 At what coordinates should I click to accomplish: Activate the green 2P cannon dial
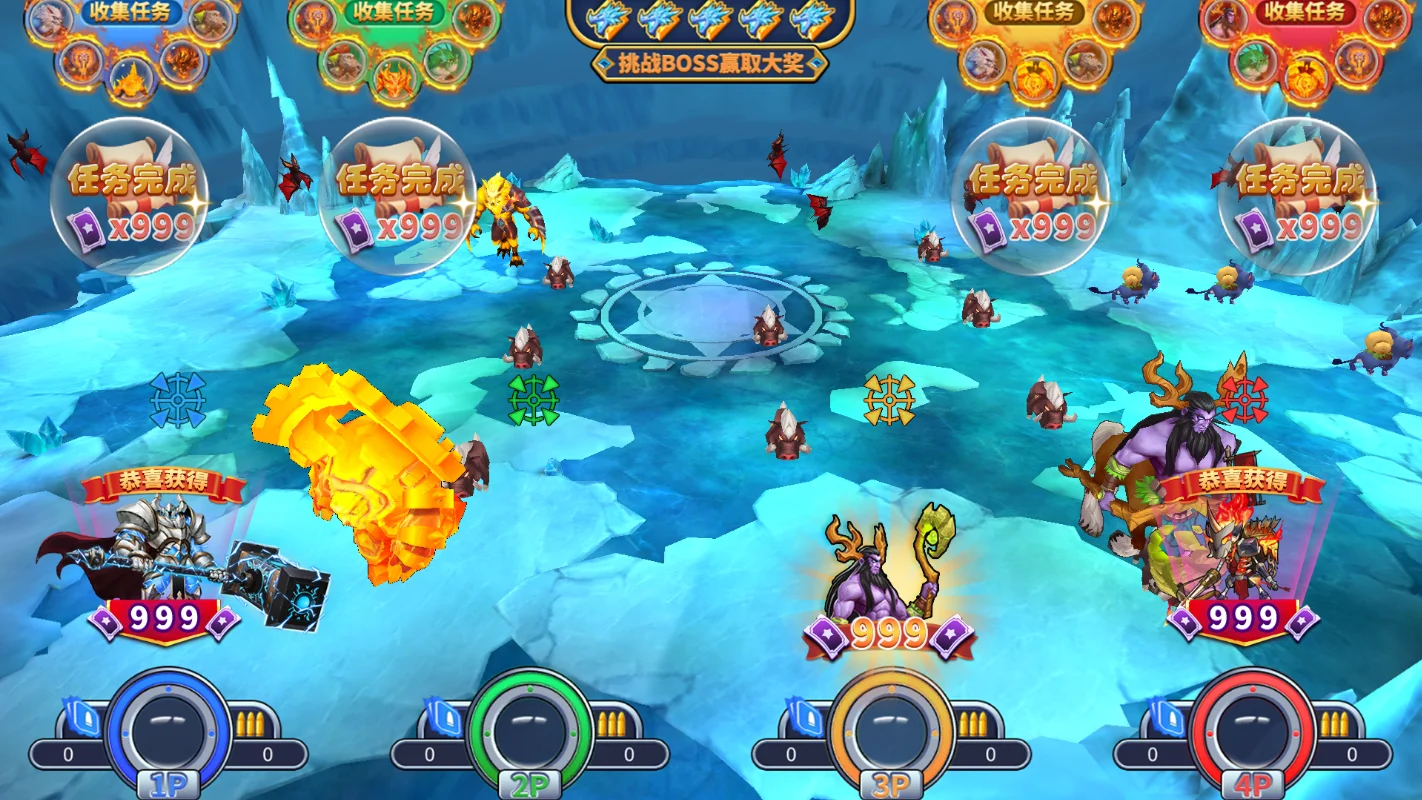point(530,728)
